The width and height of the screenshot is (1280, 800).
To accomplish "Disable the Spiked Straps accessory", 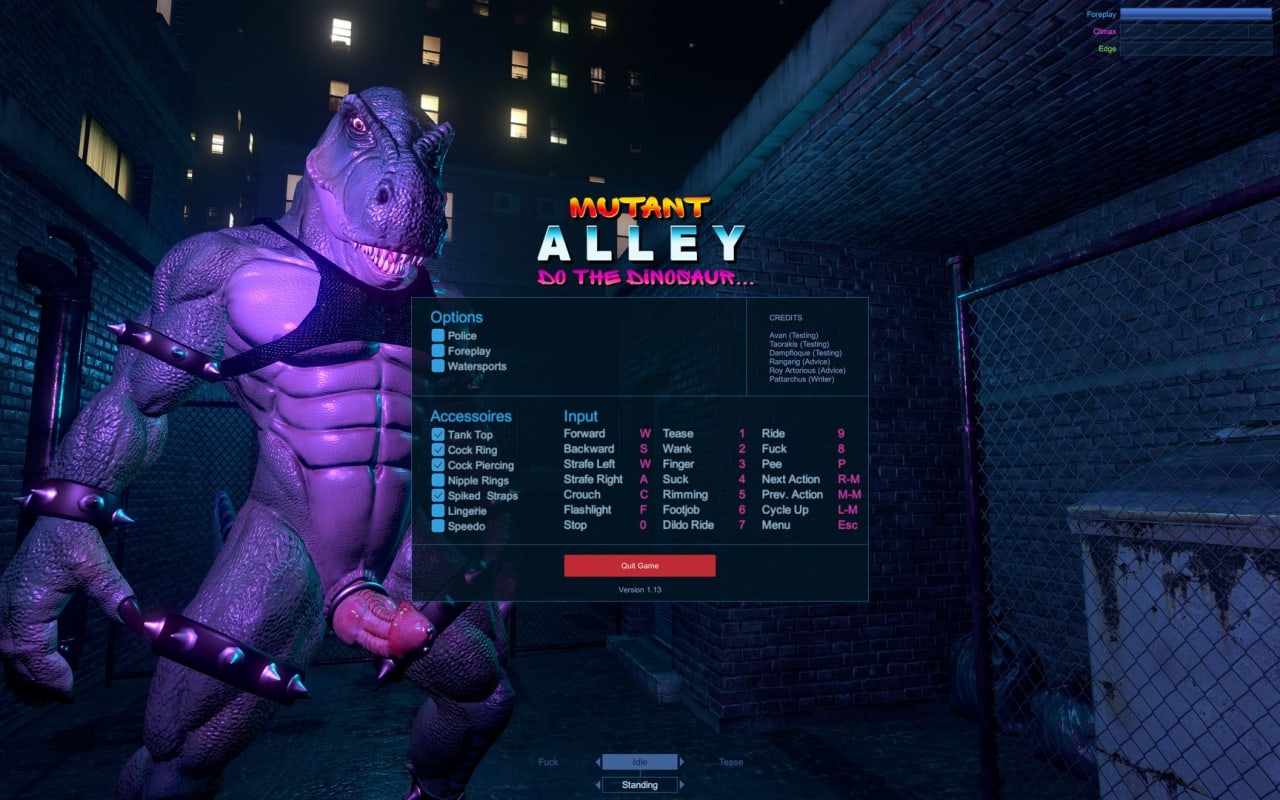I will click(x=438, y=496).
